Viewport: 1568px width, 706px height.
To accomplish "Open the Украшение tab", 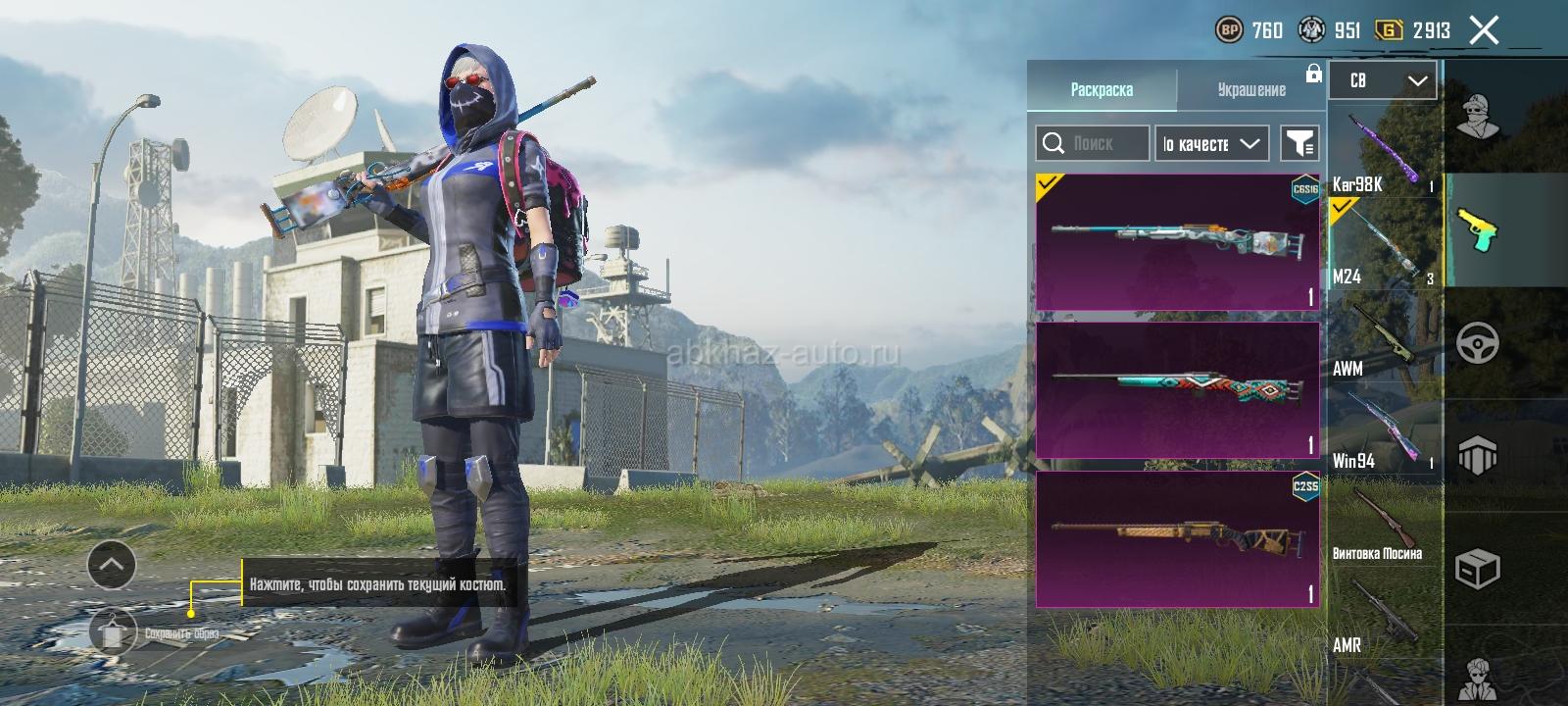I will click(1251, 89).
